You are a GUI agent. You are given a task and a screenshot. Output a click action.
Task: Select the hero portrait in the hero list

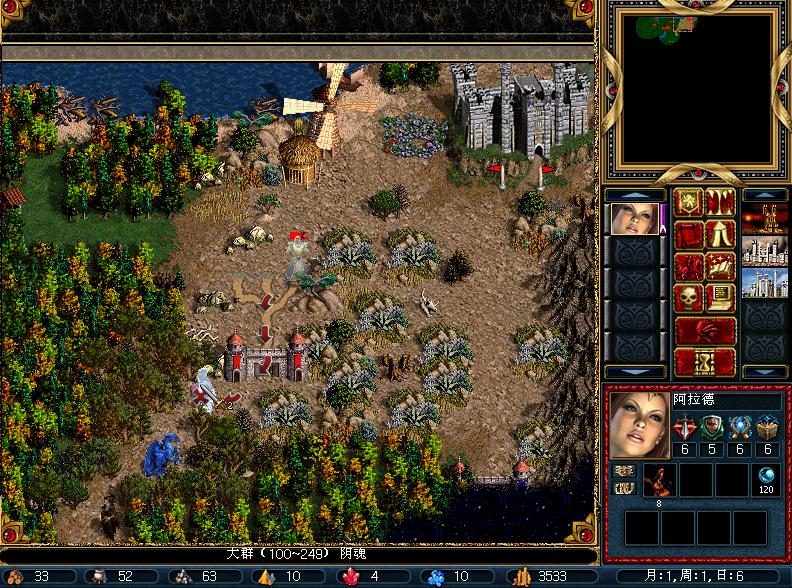coord(634,219)
